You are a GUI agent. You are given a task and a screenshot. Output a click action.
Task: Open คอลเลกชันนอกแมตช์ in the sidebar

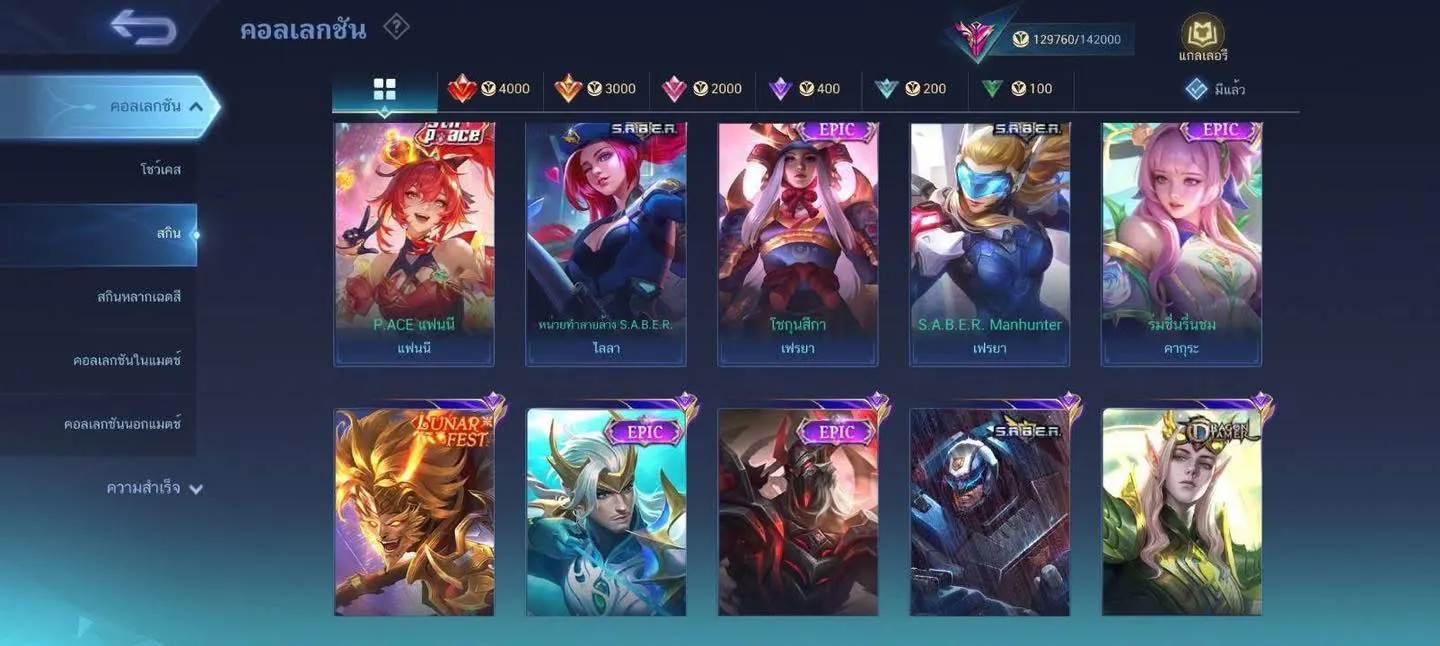pyautogui.click(x=122, y=424)
